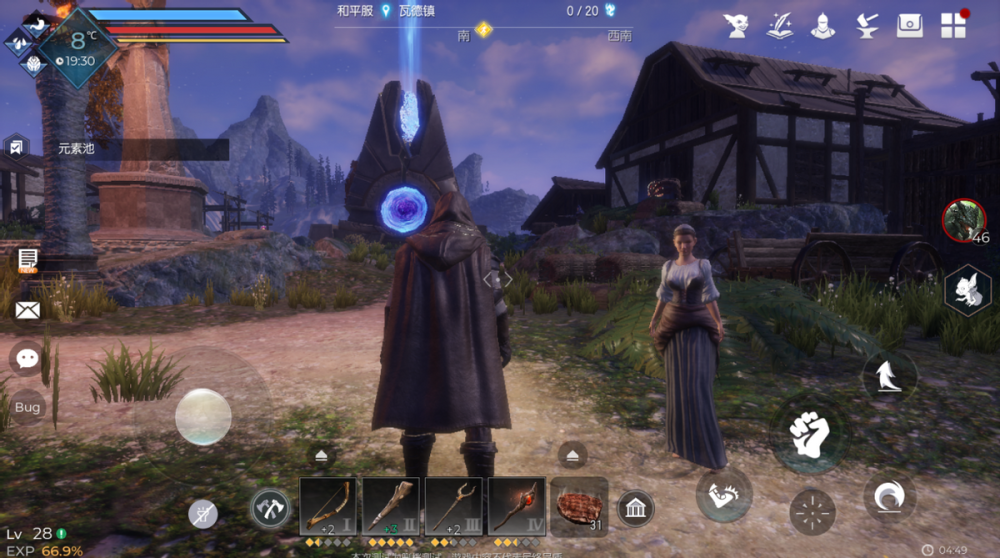The width and height of the screenshot is (1000, 558).
Task: Open the chat speech bubble
Action: click(27, 358)
